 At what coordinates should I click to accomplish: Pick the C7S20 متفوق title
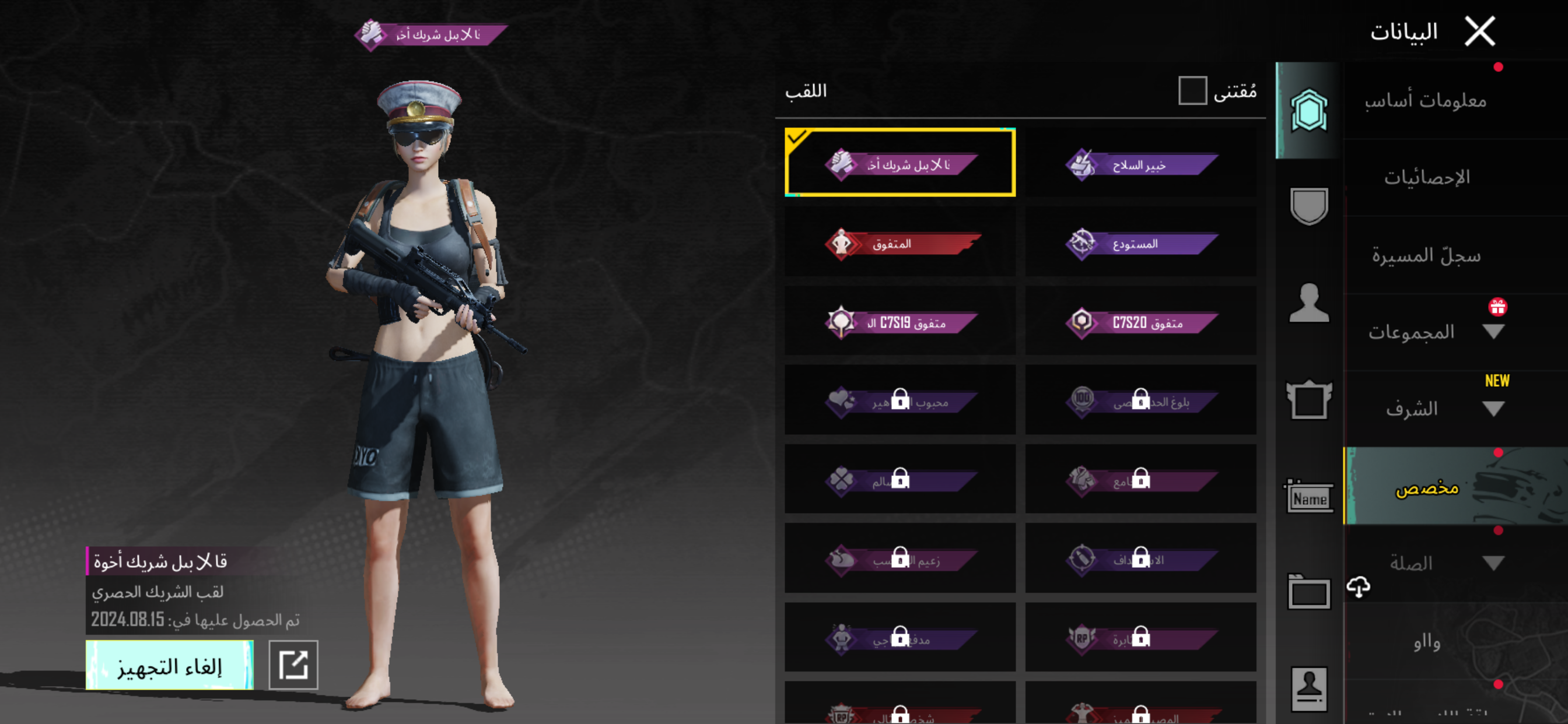(x=1140, y=321)
